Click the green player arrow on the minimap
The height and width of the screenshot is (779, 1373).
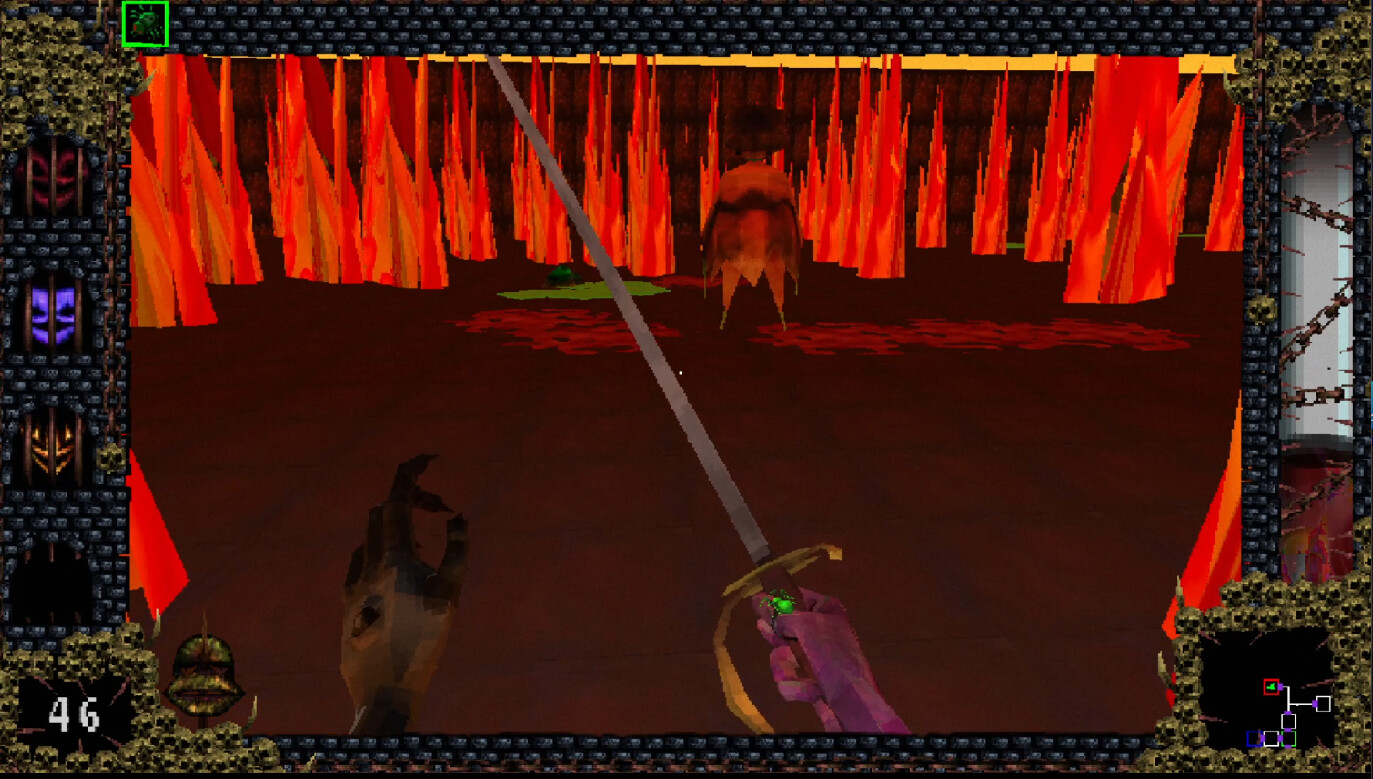(1271, 687)
